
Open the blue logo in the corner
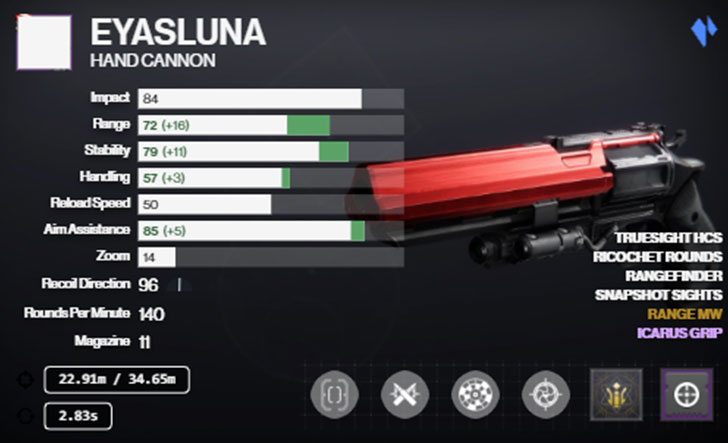coord(704,30)
